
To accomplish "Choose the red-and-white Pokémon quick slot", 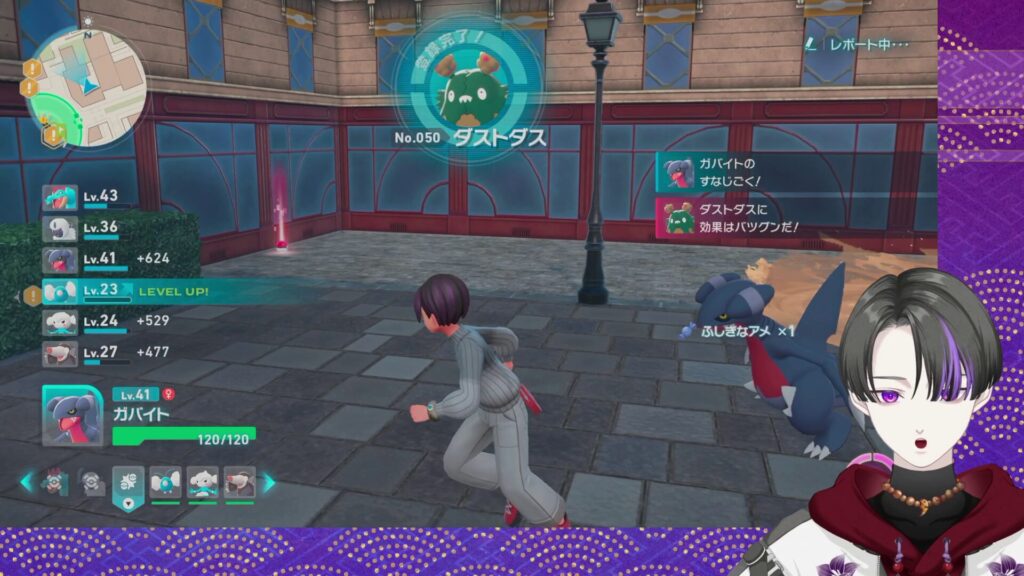I will point(240,482).
